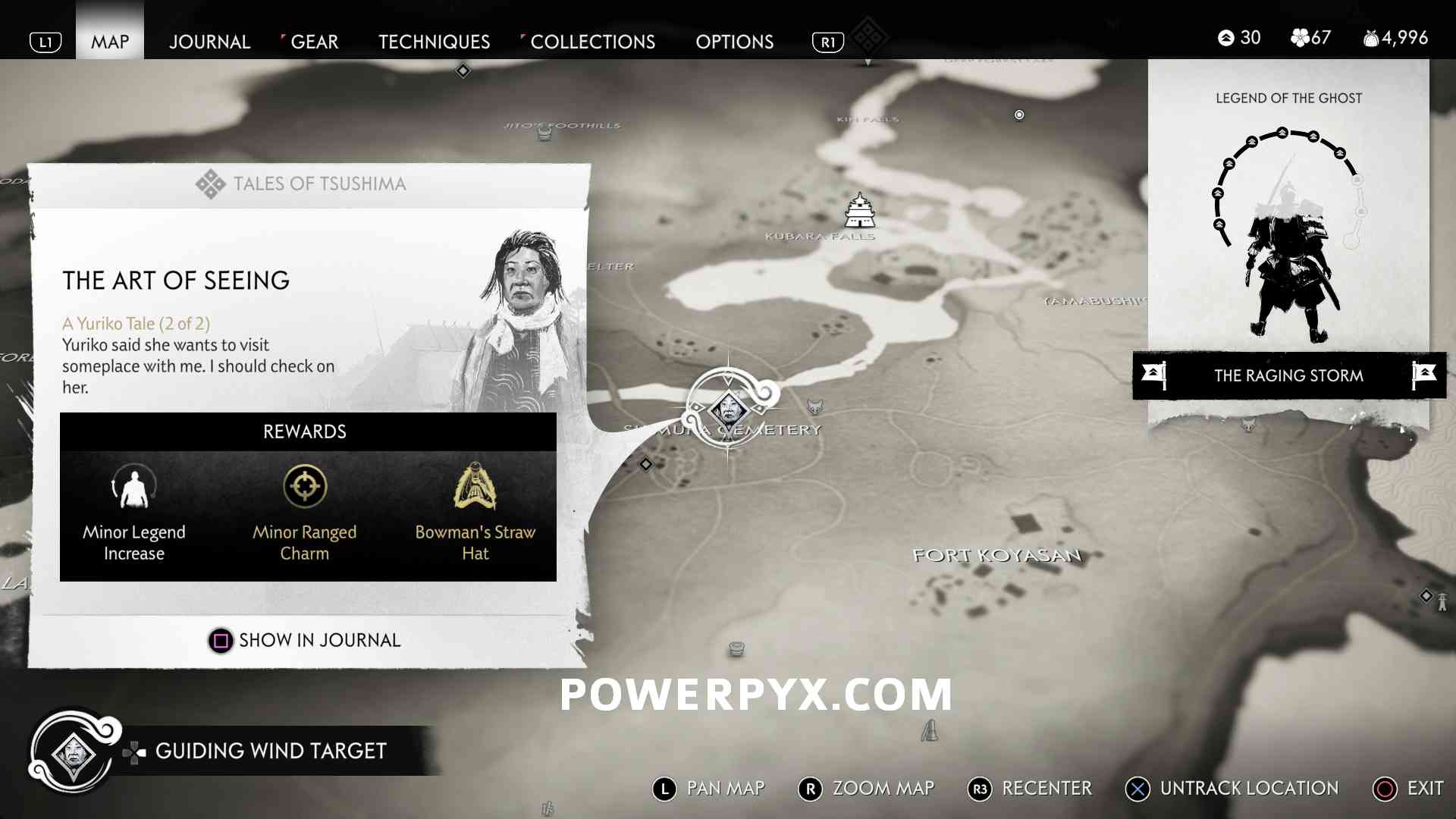Viewport: 1456px width, 819px height.
Task: Click the diamond marker below the cemetery
Action: [645, 464]
